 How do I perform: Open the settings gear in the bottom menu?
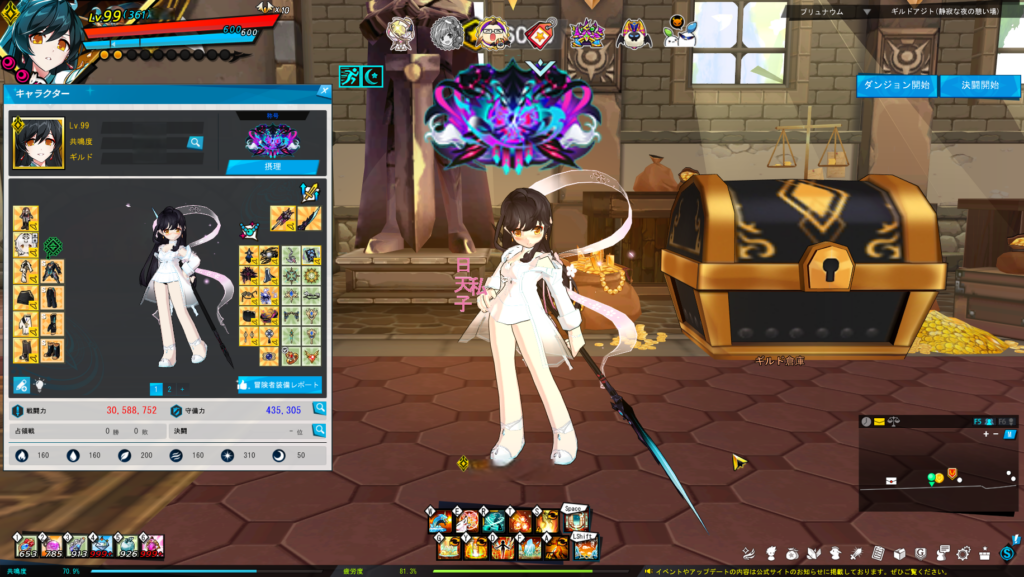pos(964,553)
